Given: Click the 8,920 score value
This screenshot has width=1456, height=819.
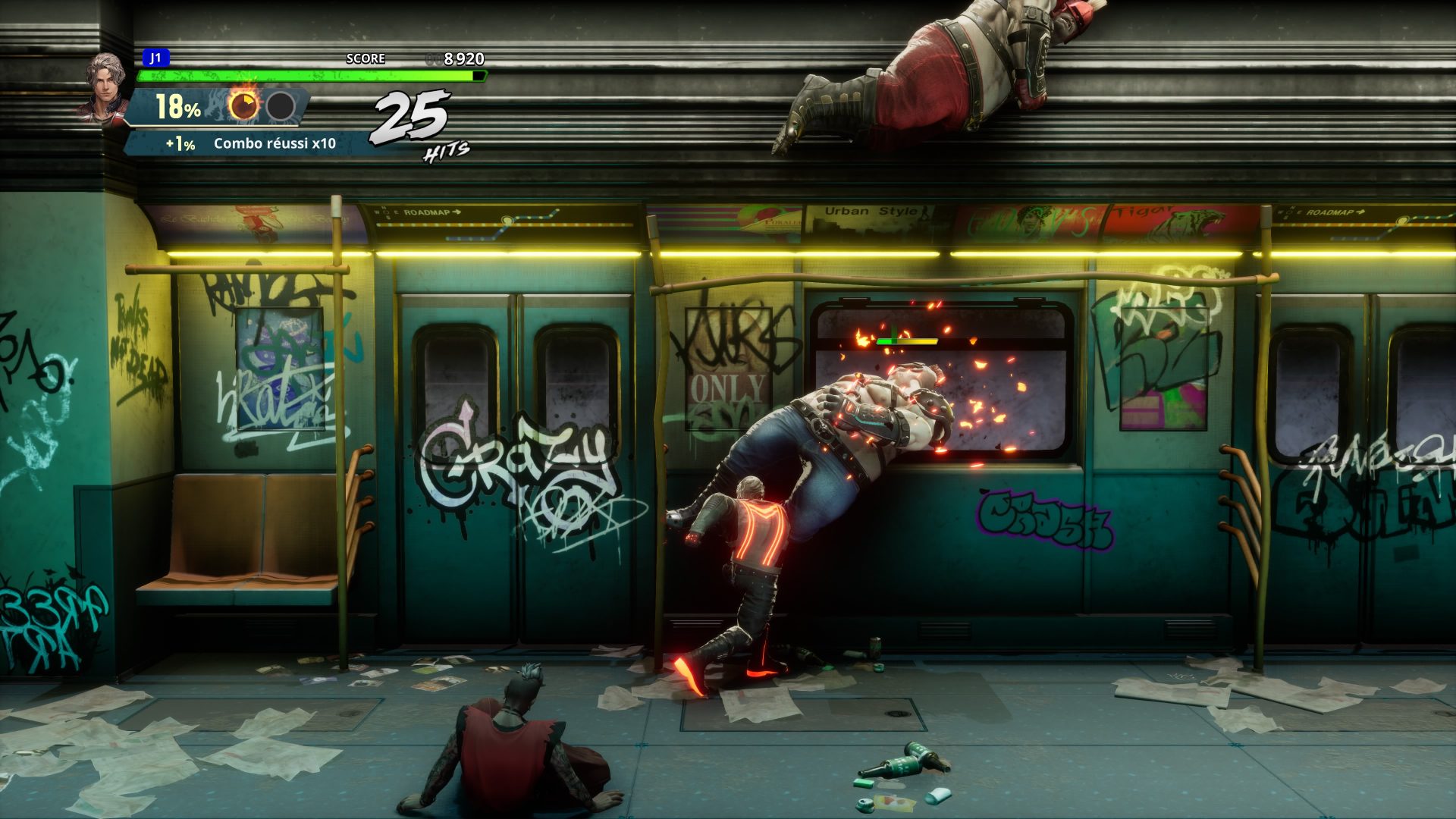Looking at the screenshot, I should point(463,57).
